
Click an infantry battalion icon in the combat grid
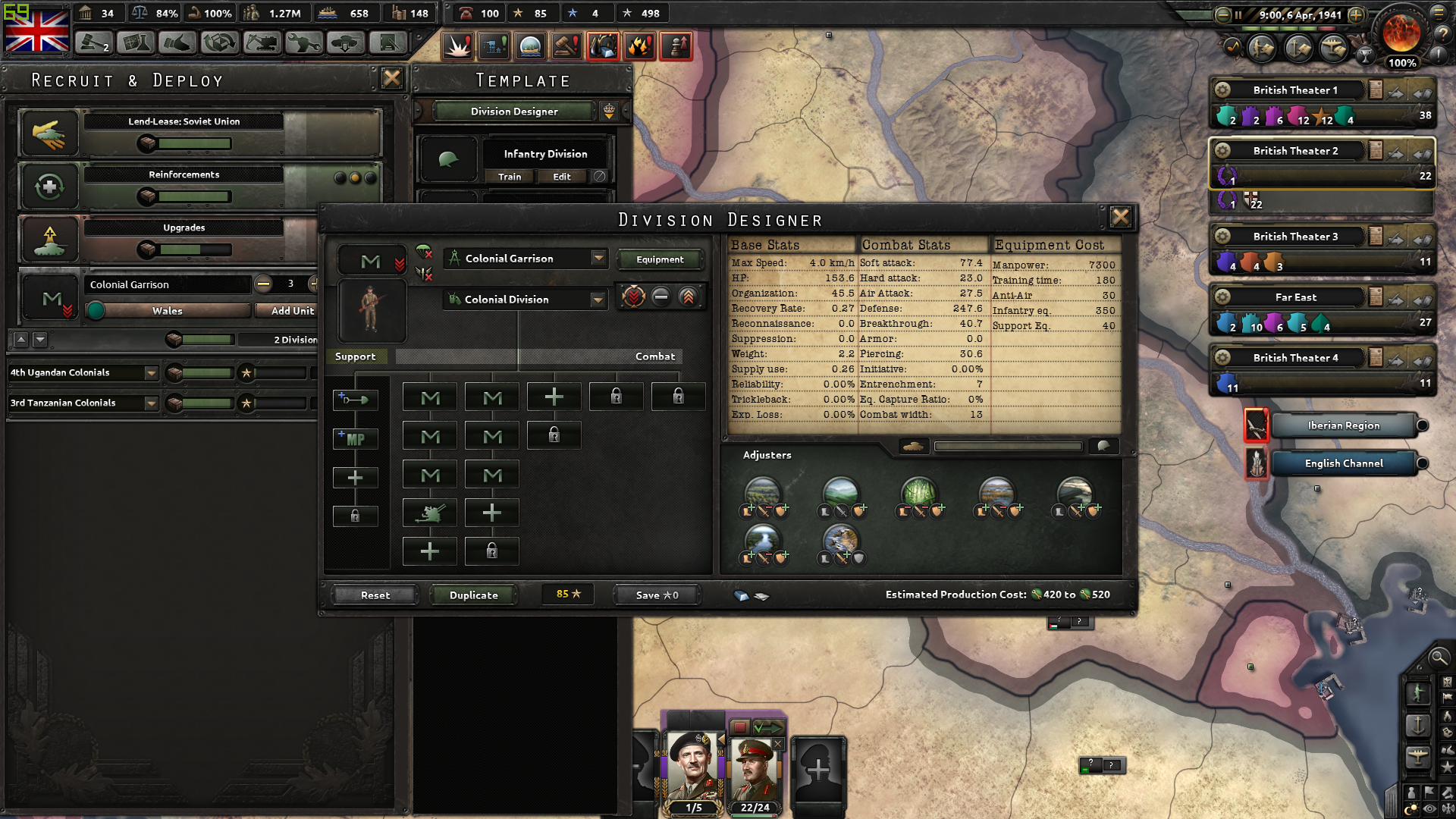point(429,397)
